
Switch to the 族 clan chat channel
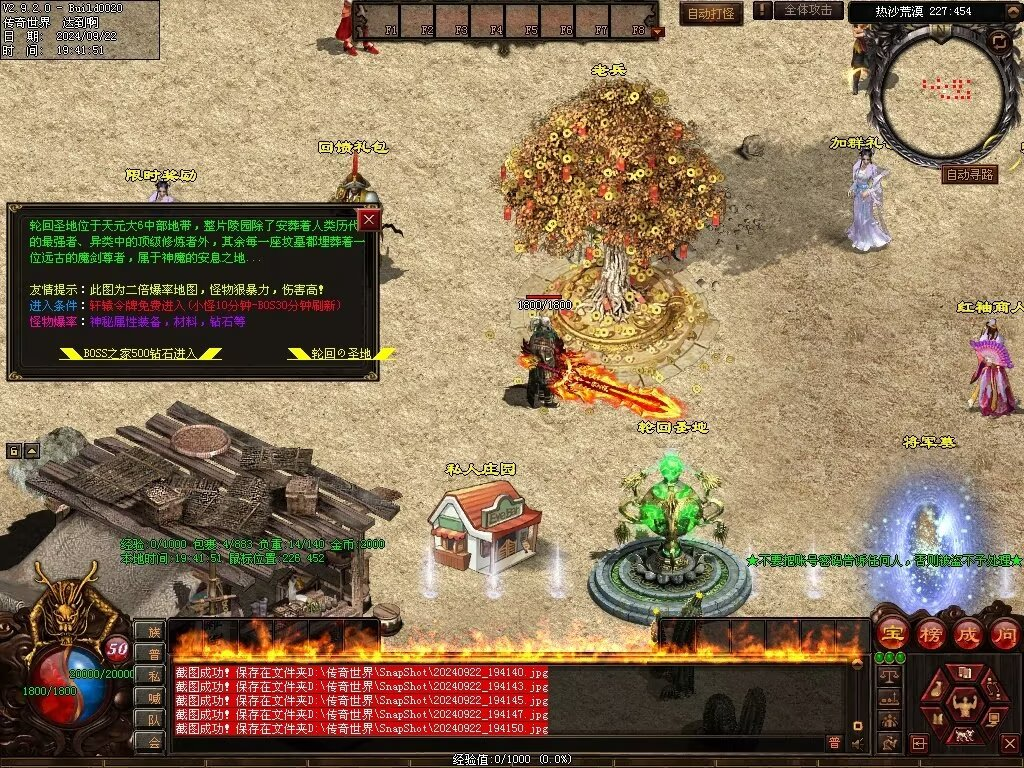pos(153,631)
